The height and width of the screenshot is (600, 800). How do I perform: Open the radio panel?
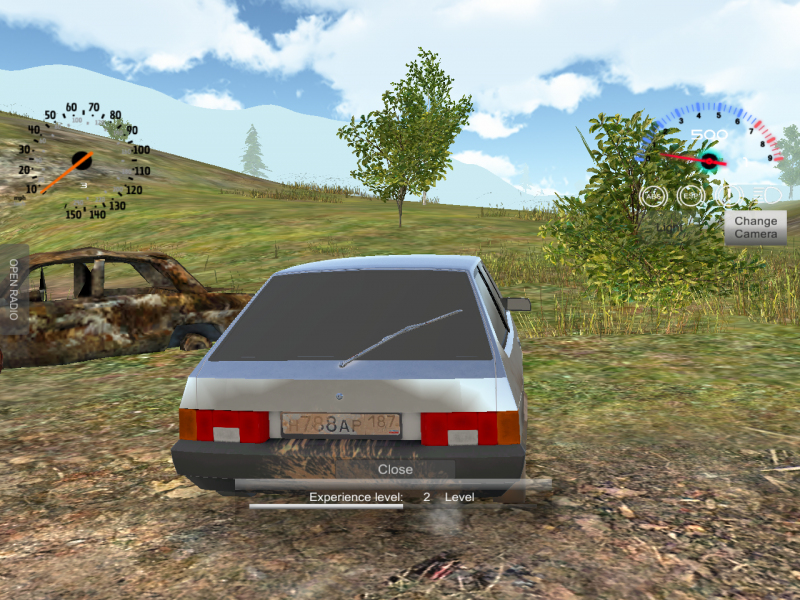14,288
